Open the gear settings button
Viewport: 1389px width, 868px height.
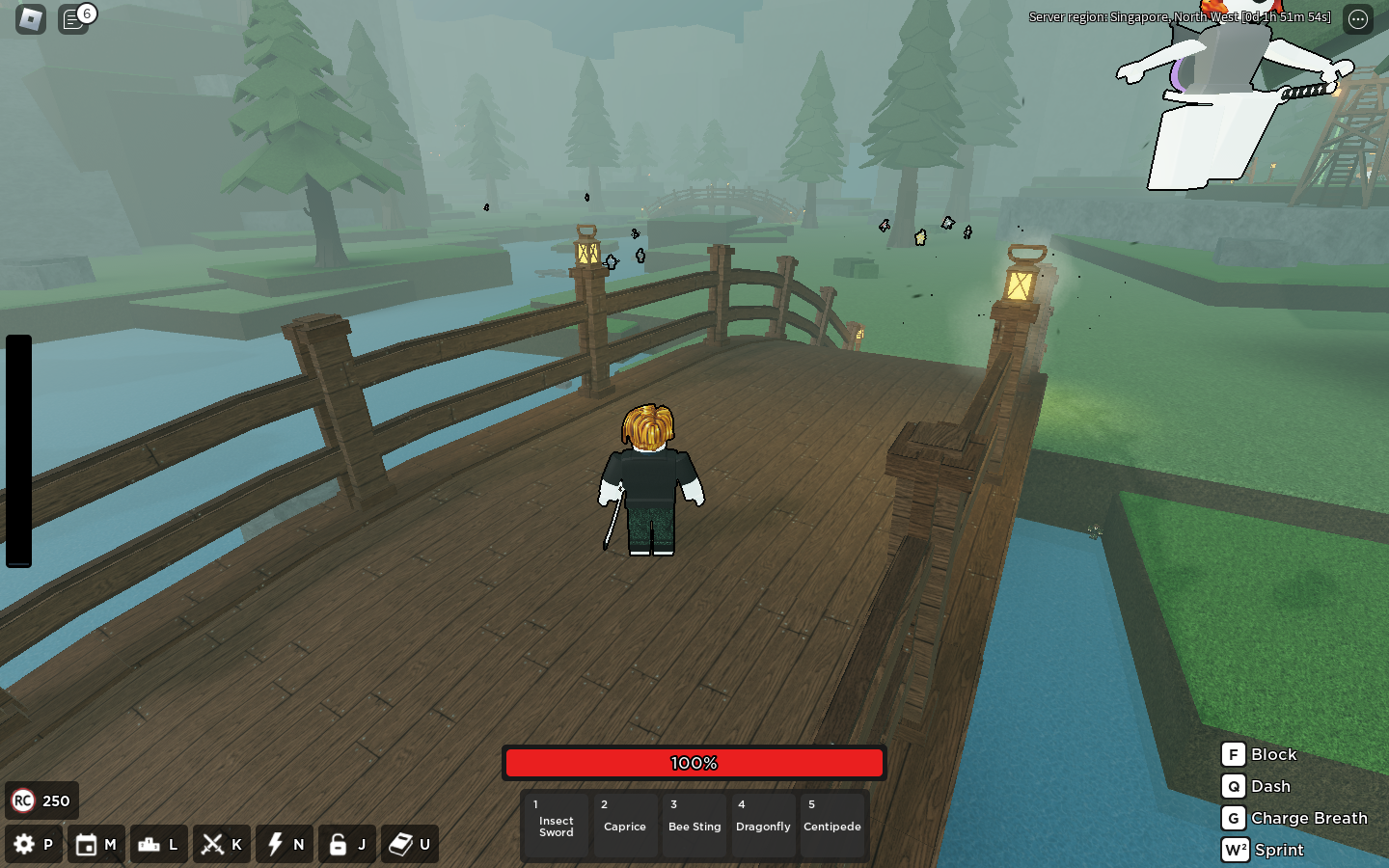point(25,845)
